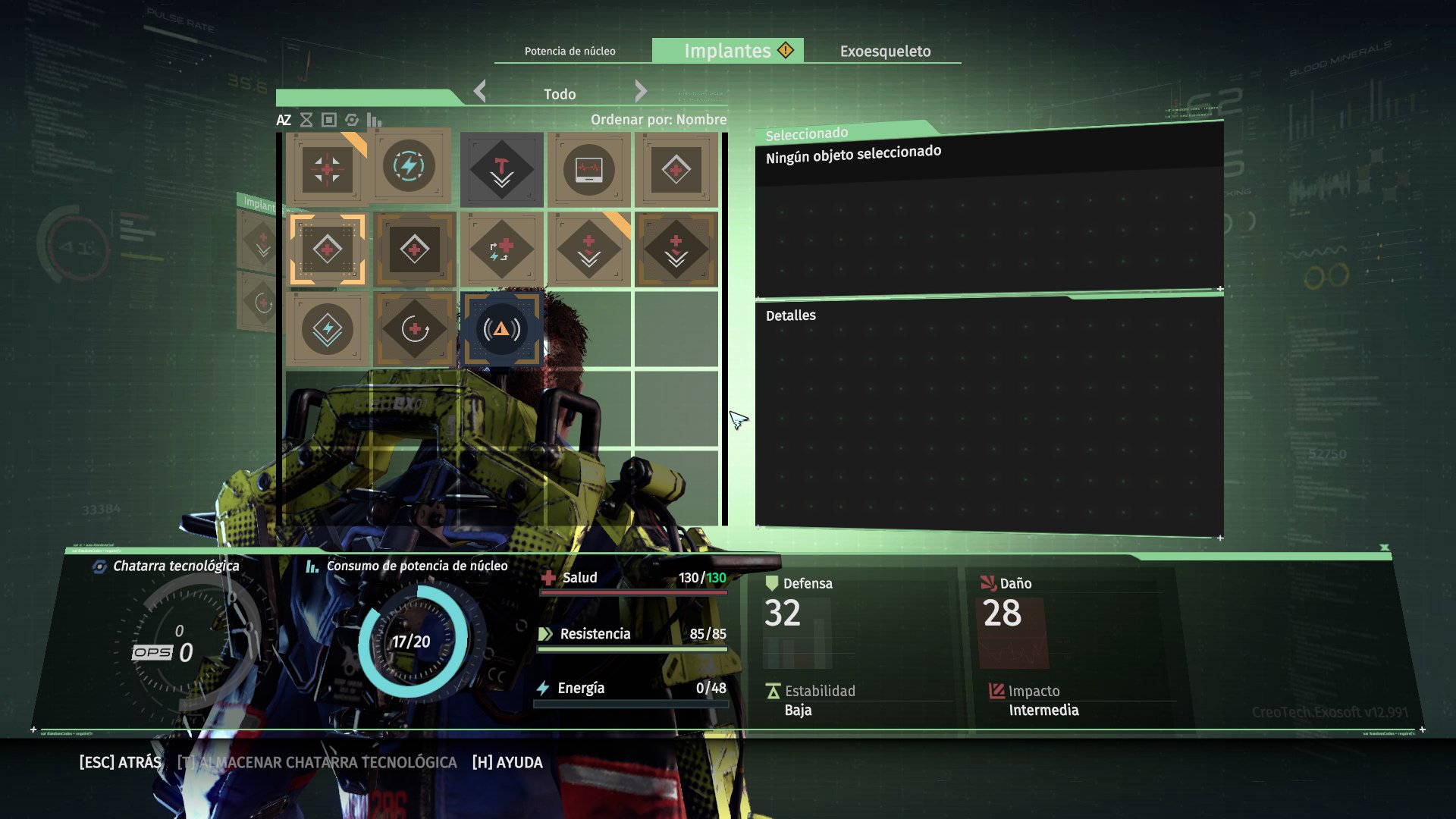The image size is (1456, 819).
Task: Open the Ordenar por: Nombre sorting option
Action: pyautogui.click(x=658, y=120)
